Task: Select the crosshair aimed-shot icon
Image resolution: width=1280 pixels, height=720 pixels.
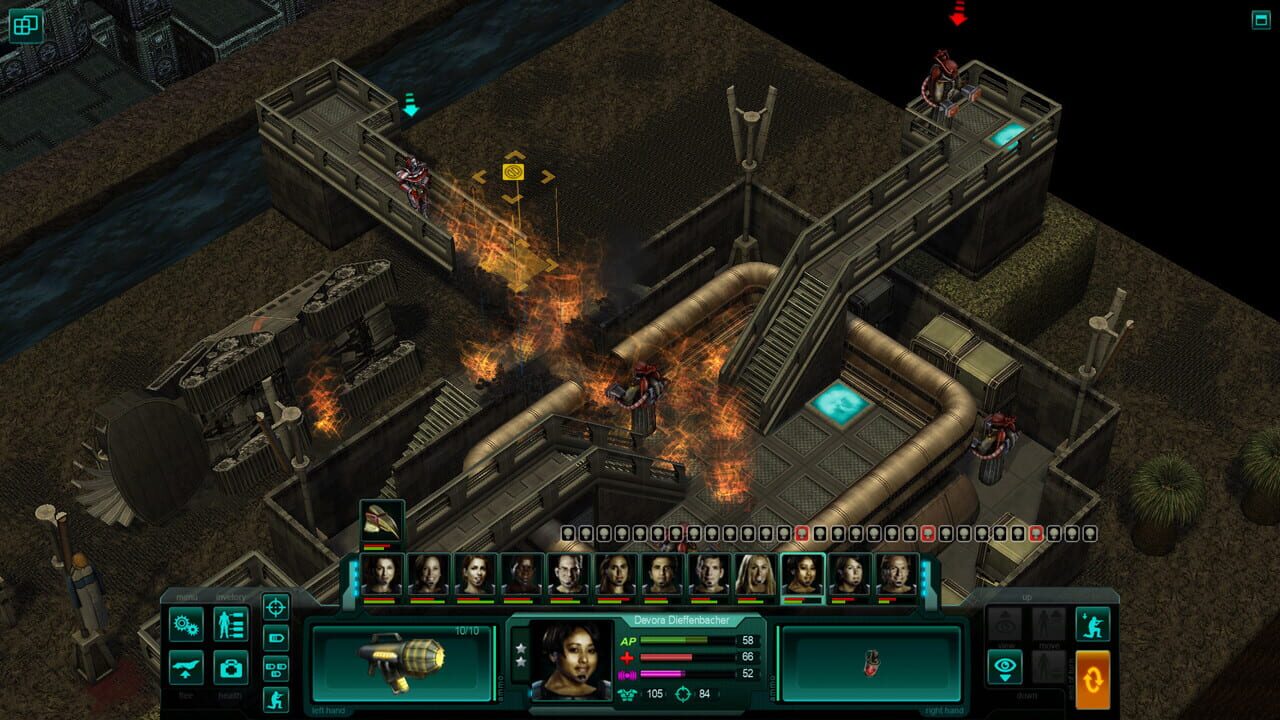Action: point(275,607)
